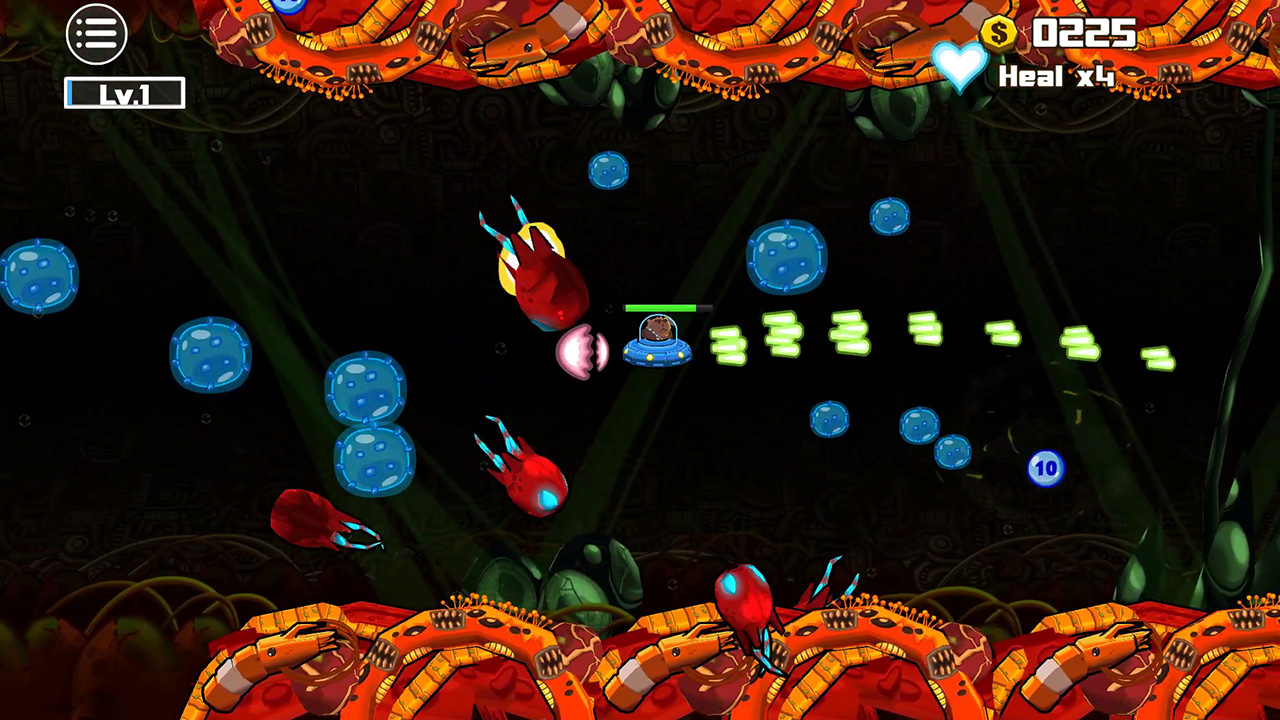Click the double stacked bubbles on the left
Viewport: 1280px width, 720px height.
370,430
